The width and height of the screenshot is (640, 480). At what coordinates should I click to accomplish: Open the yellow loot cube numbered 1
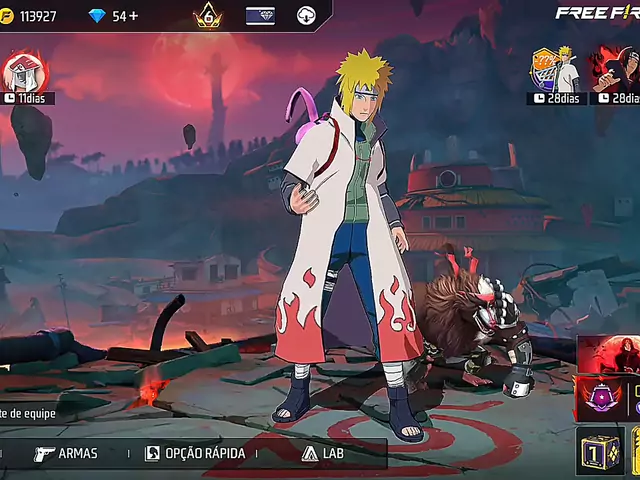pos(600,451)
